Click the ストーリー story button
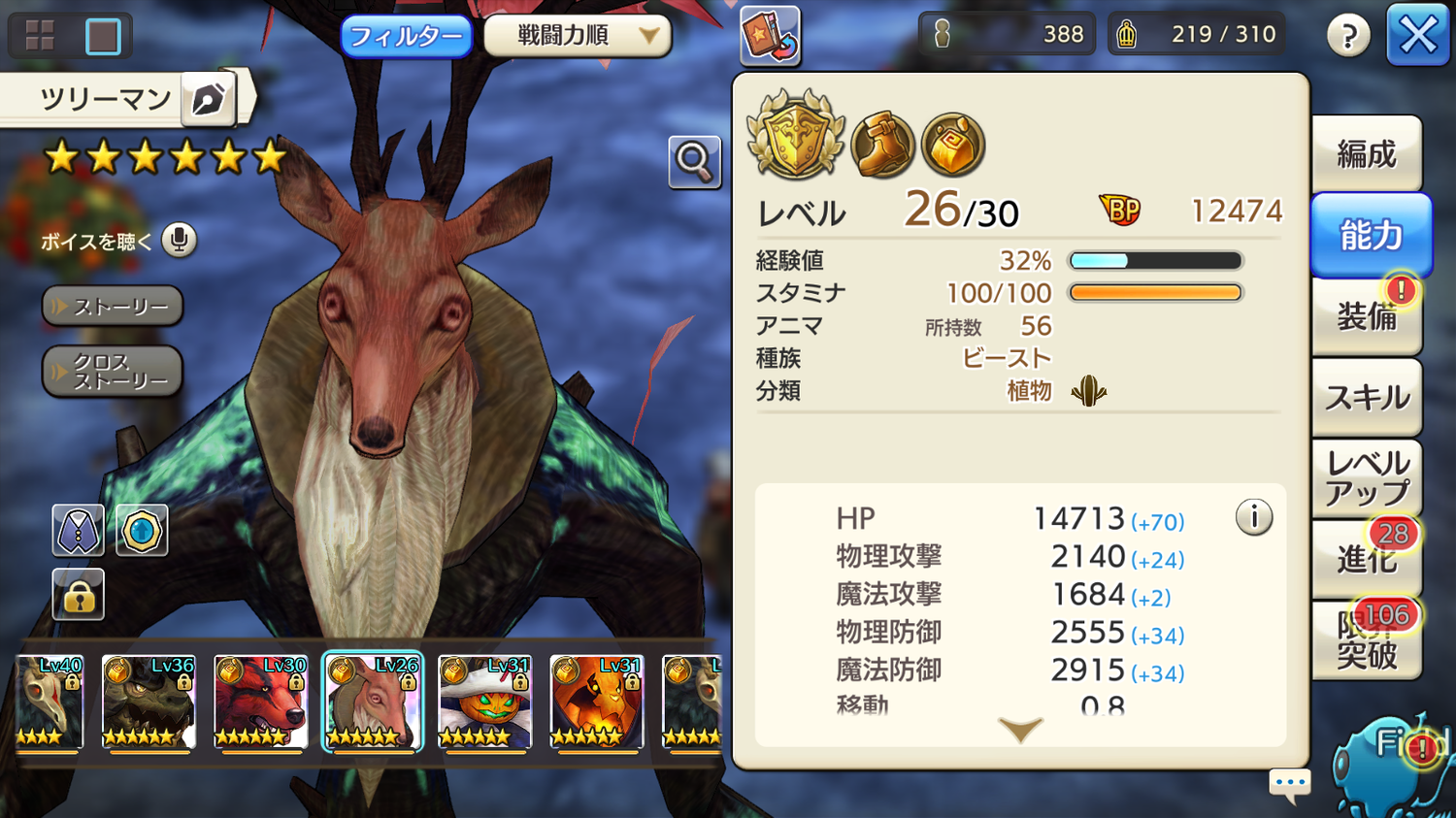 coord(113,307)
